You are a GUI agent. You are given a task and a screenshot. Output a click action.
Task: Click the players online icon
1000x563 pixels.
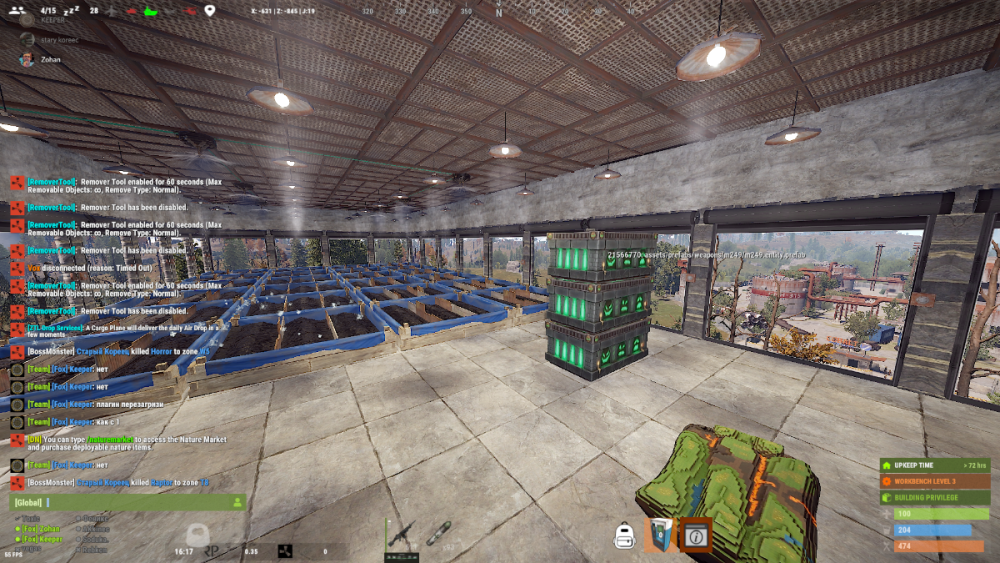(17, 10)
